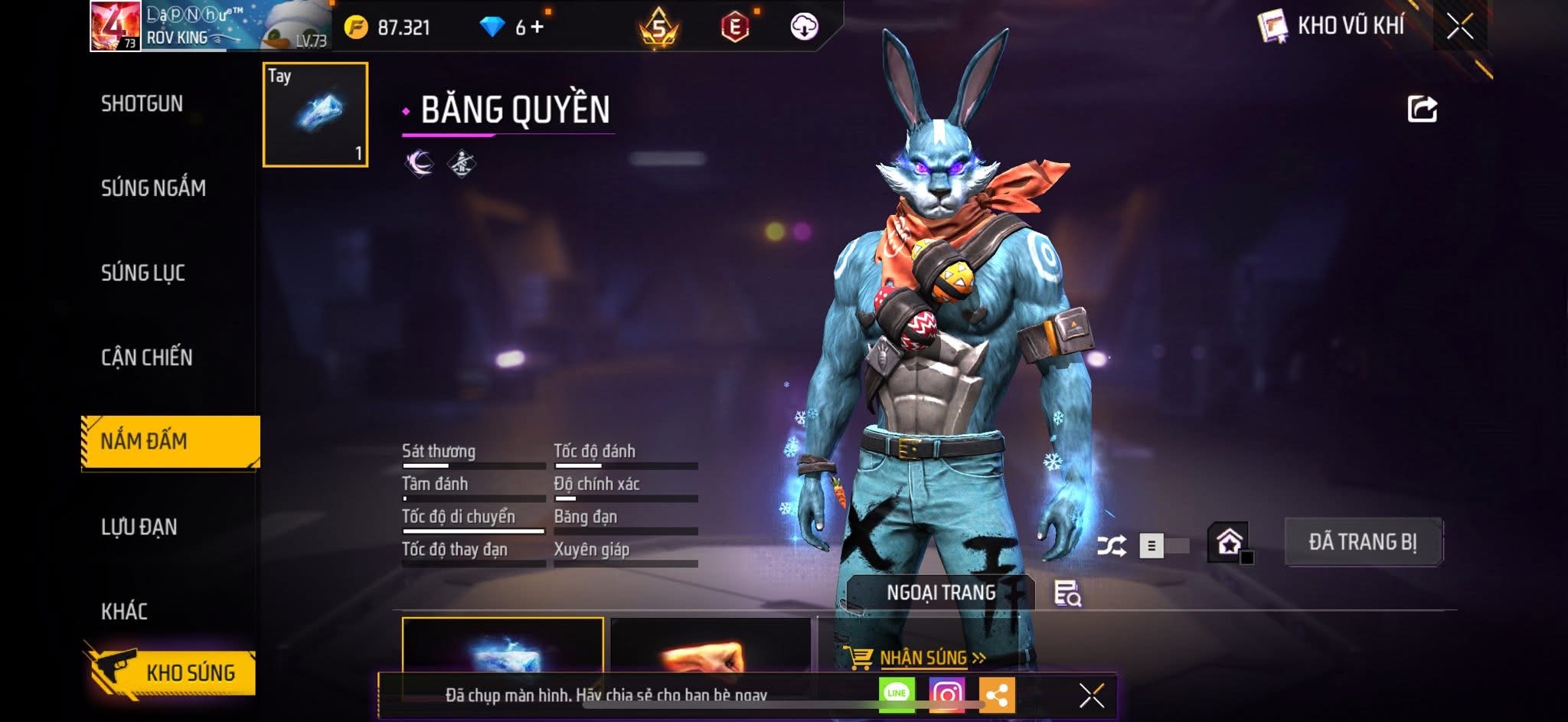
Task: Share the screenshot to Instagram
Action: [946, 694]
